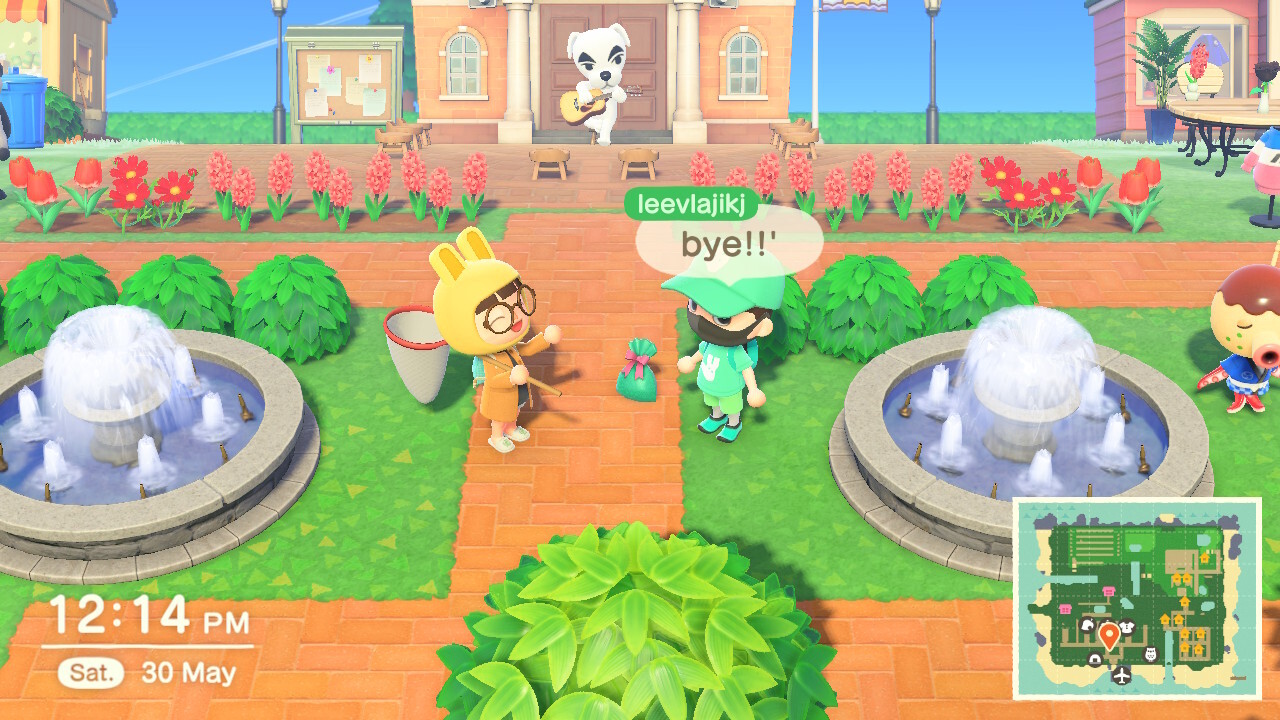Click the airport airplane marker on the minimap
The image size is (1280, 720).
1121,676
